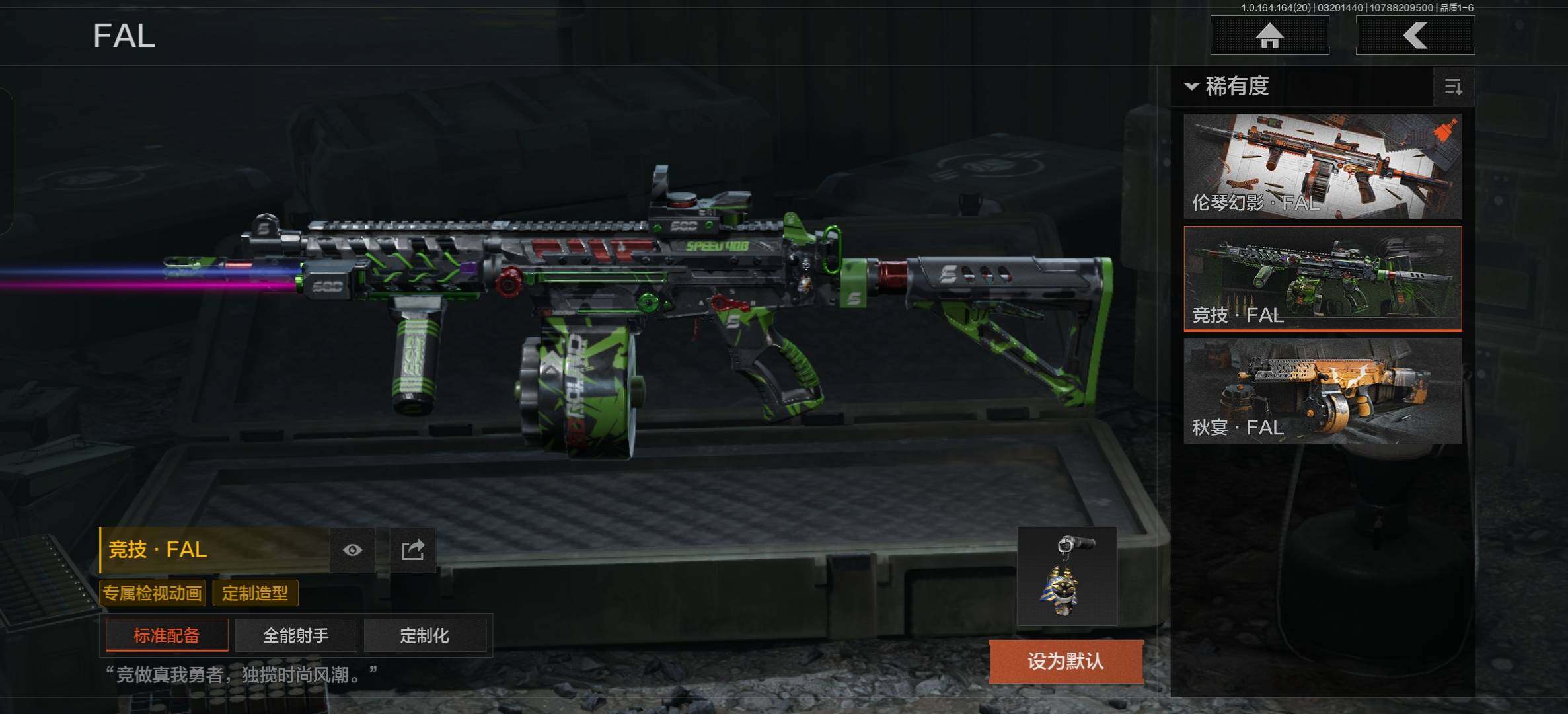Open the 定制化 tab
The image size is (1568, 714).
(424, 635)
